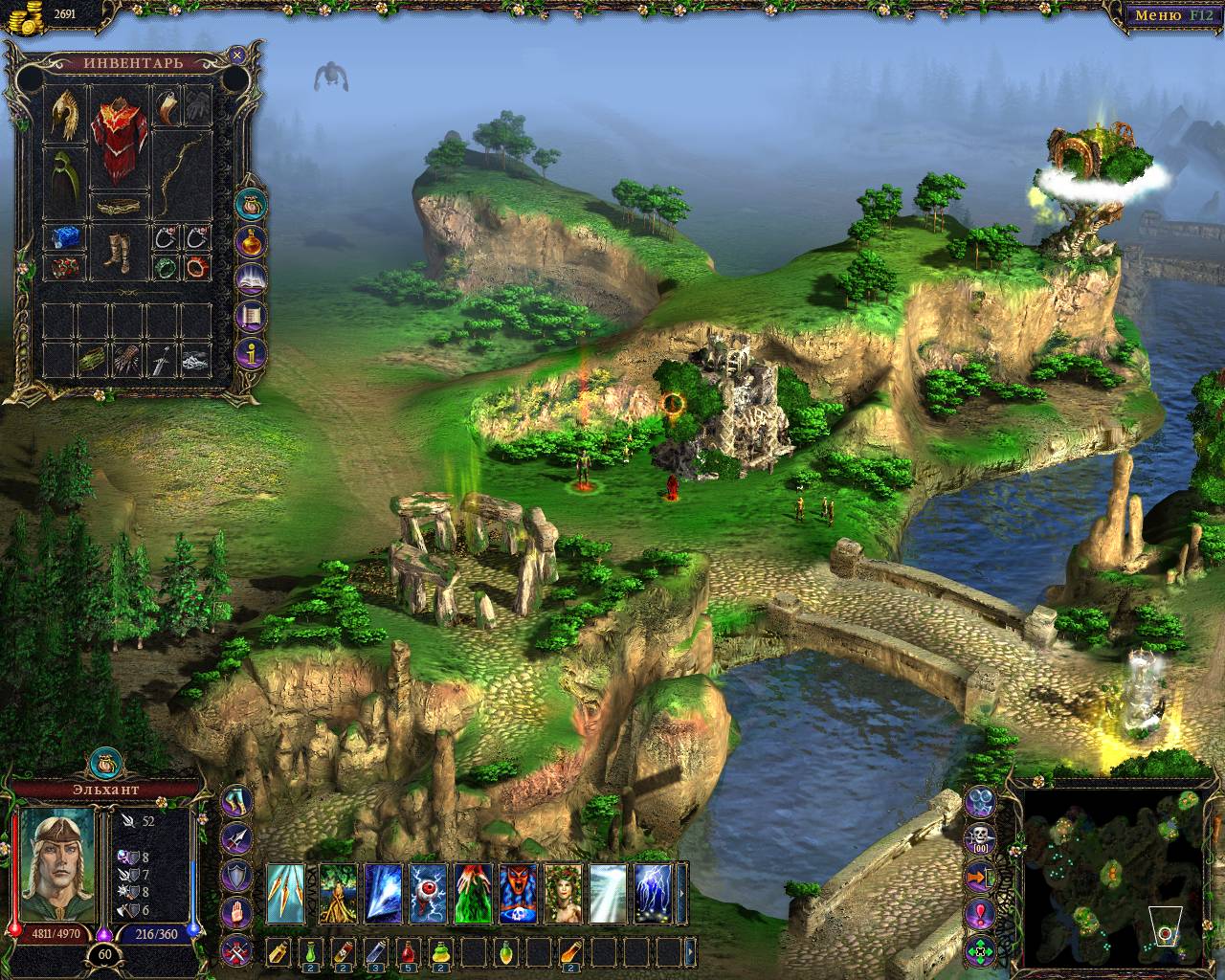1225x980 pixels.
Task: Toggle the crossed swords attack mode button
Action: coord(236,950)
